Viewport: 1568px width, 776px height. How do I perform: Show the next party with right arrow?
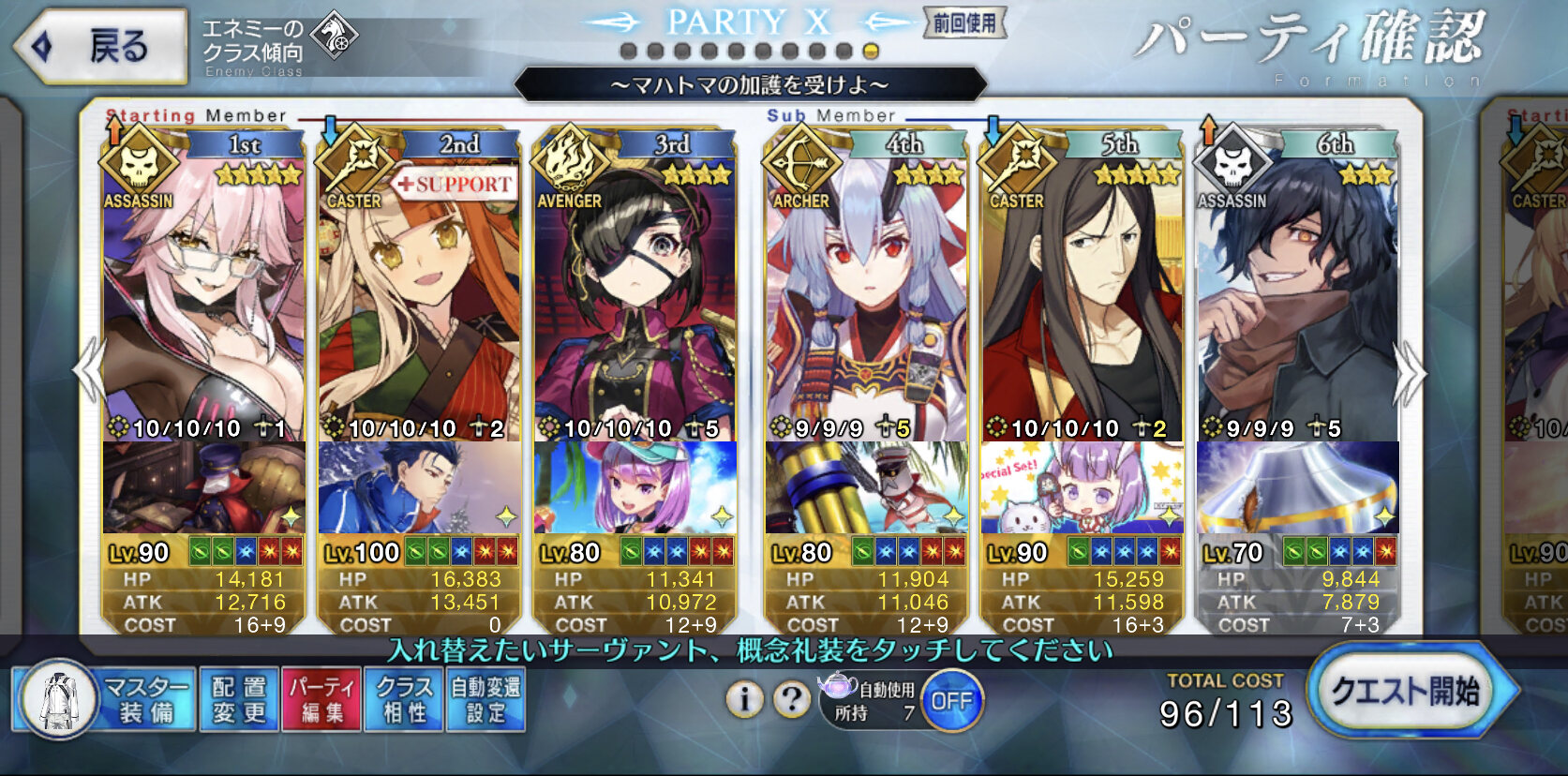coord(1409,373)
